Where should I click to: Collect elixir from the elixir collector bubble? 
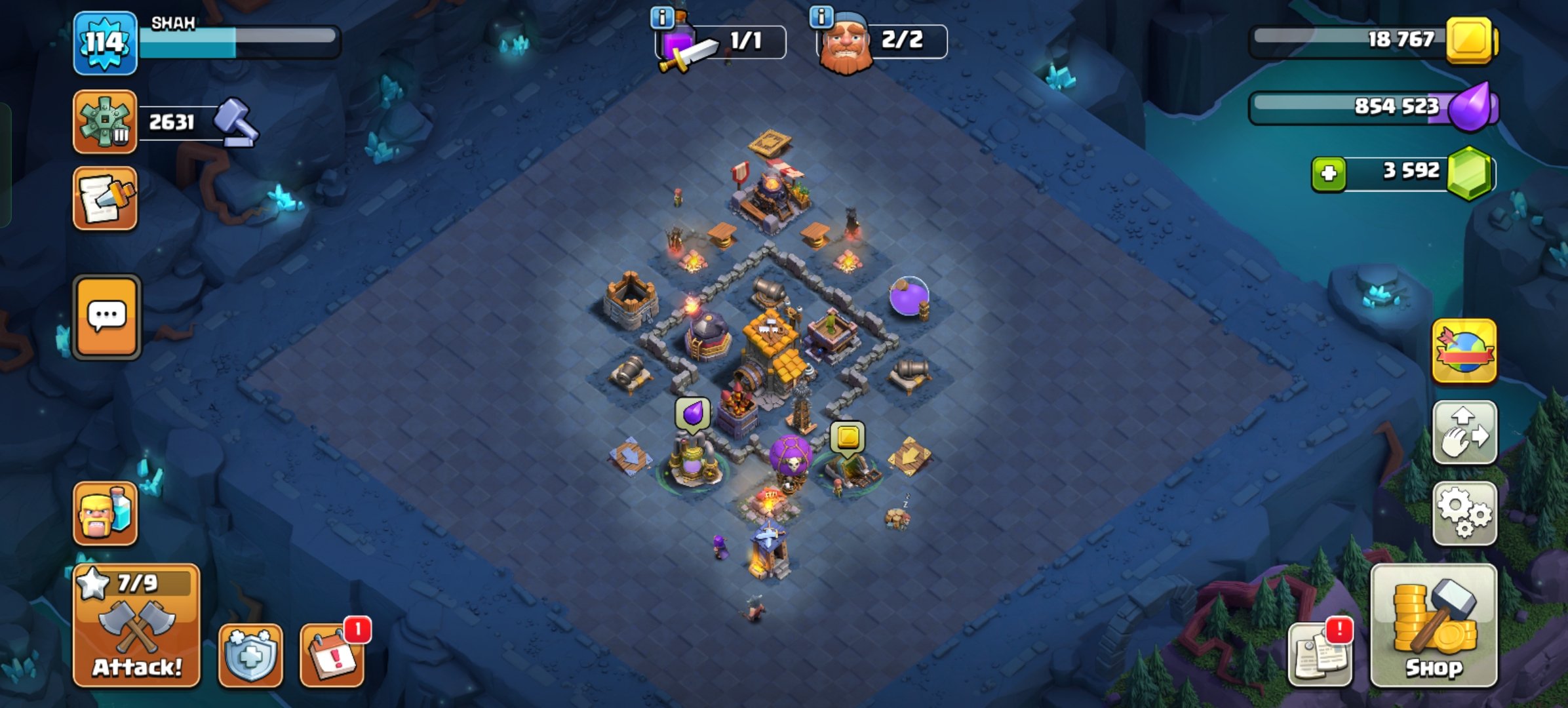coord(692,412)
